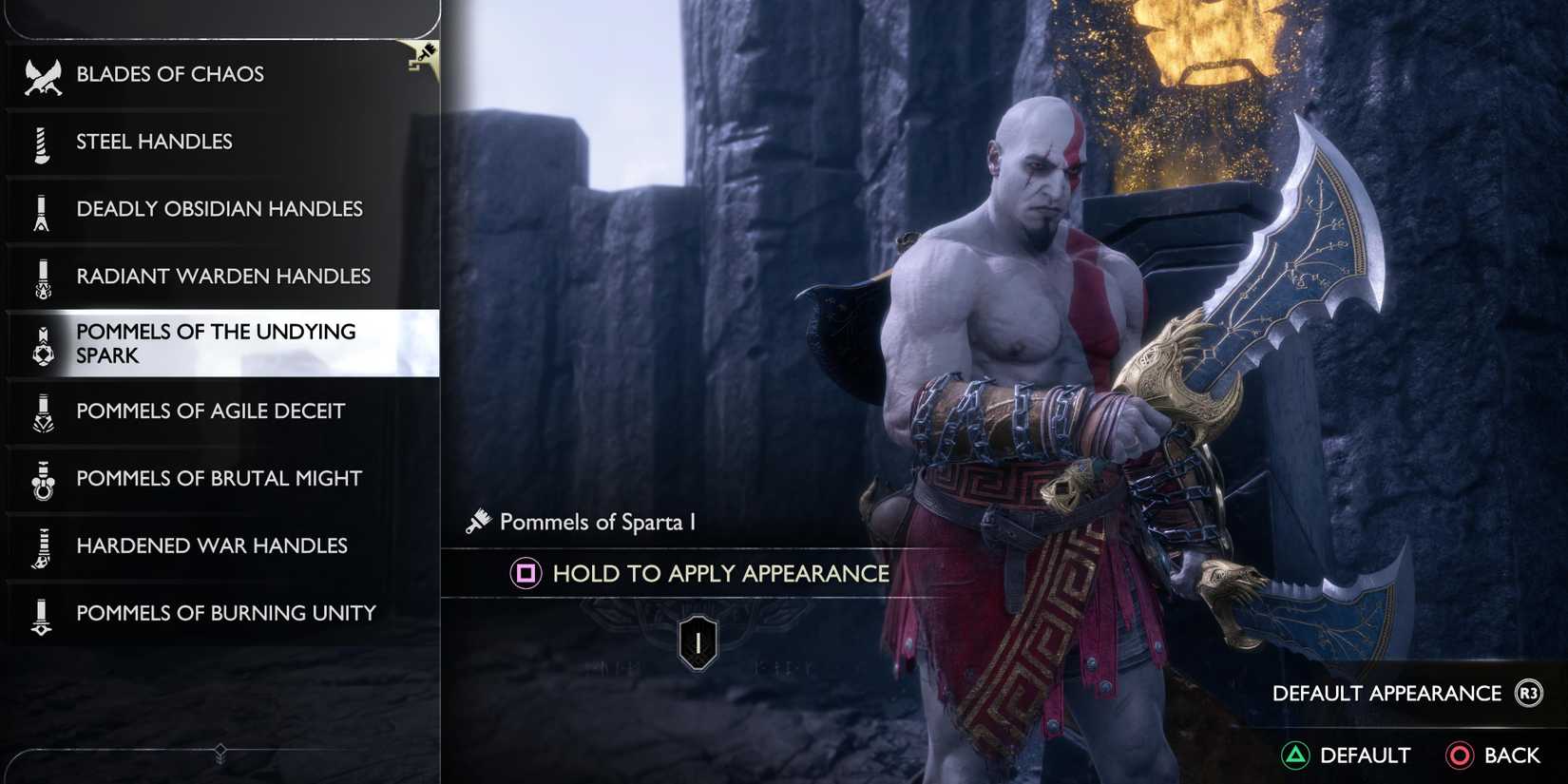
Task: Select the Hardened War Handles entry
Action: [x=211, y=545]
